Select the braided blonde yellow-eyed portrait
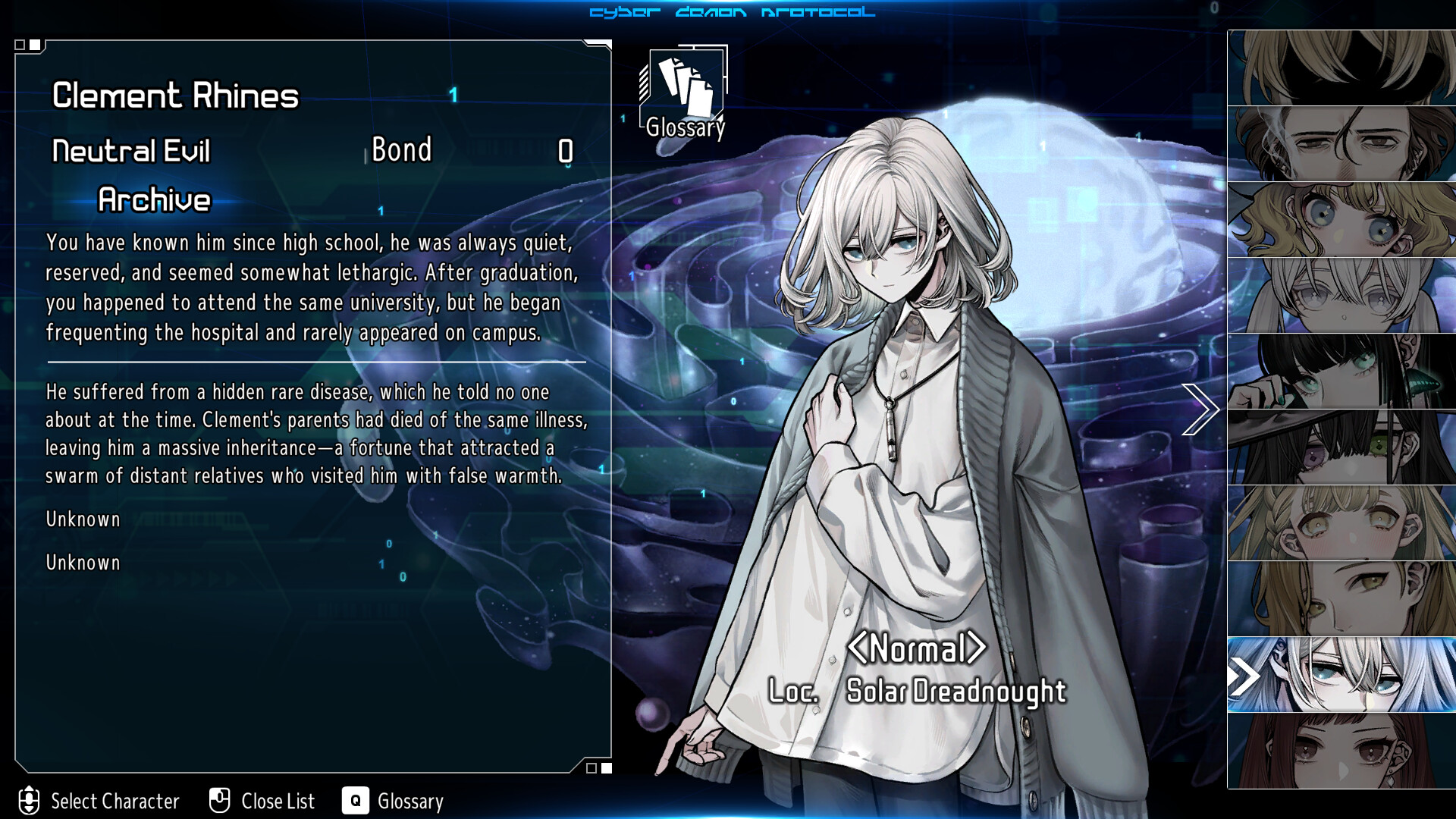The width and height of the screenshot is (1456, 819). point(1341,523)
